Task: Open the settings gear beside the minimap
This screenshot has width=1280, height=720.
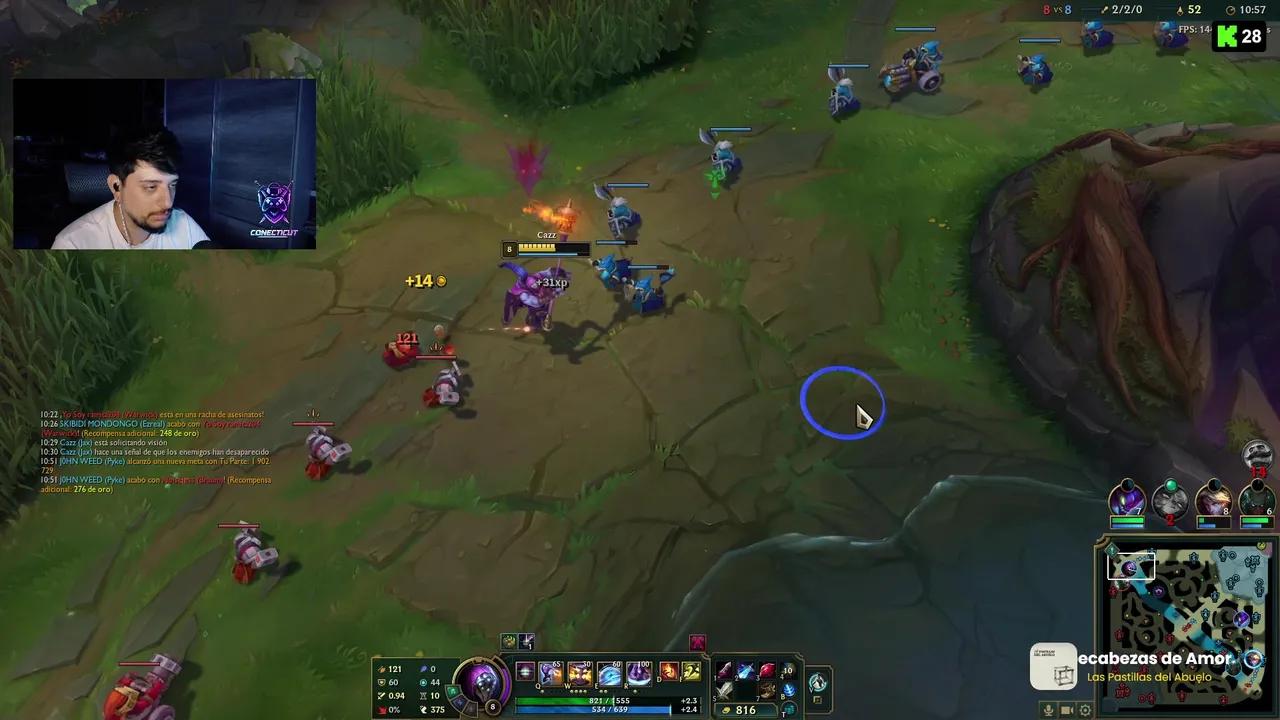Action: (1084, 710)
